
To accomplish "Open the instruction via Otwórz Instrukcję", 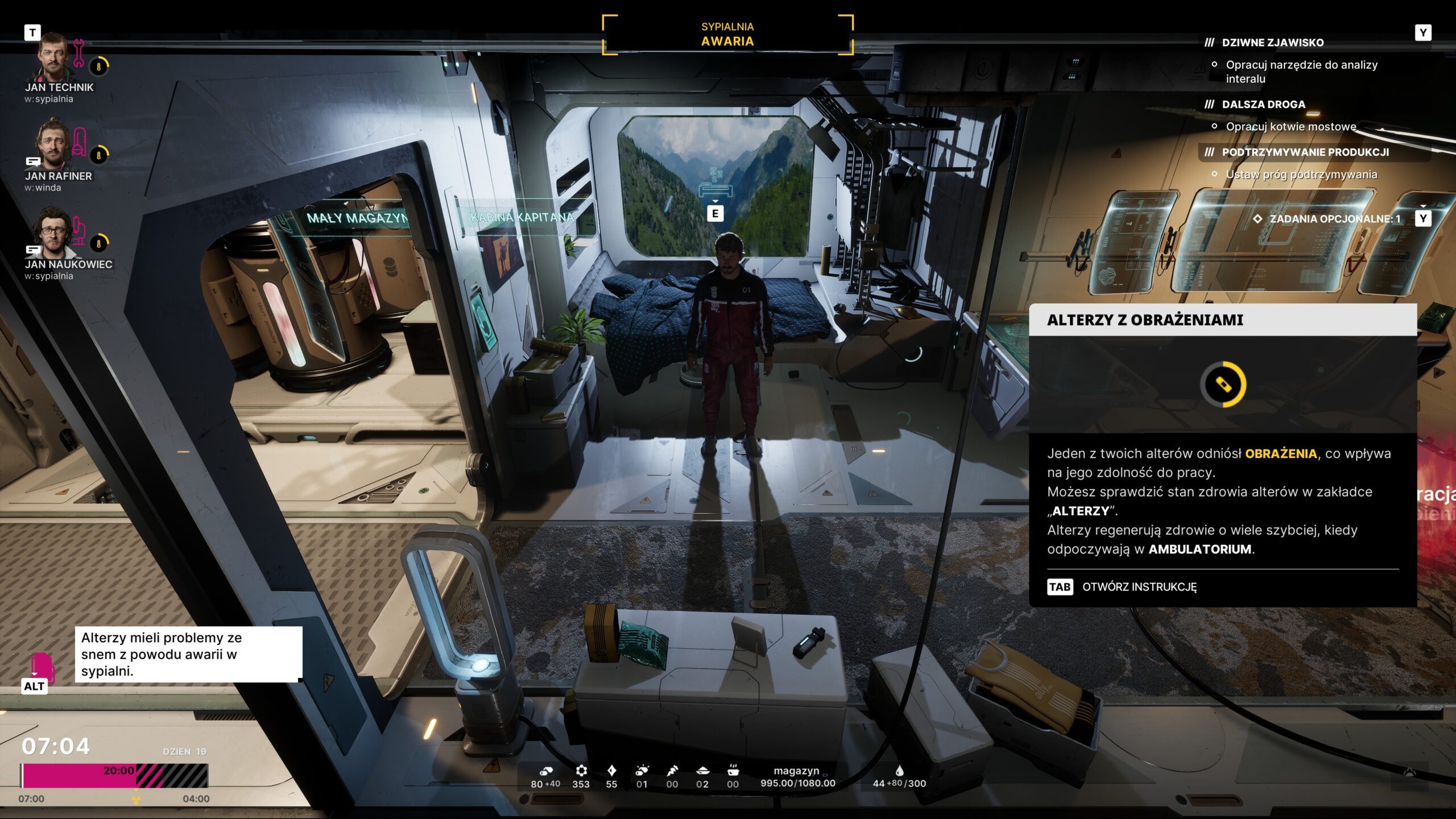I will click(x=1139, y=587).
